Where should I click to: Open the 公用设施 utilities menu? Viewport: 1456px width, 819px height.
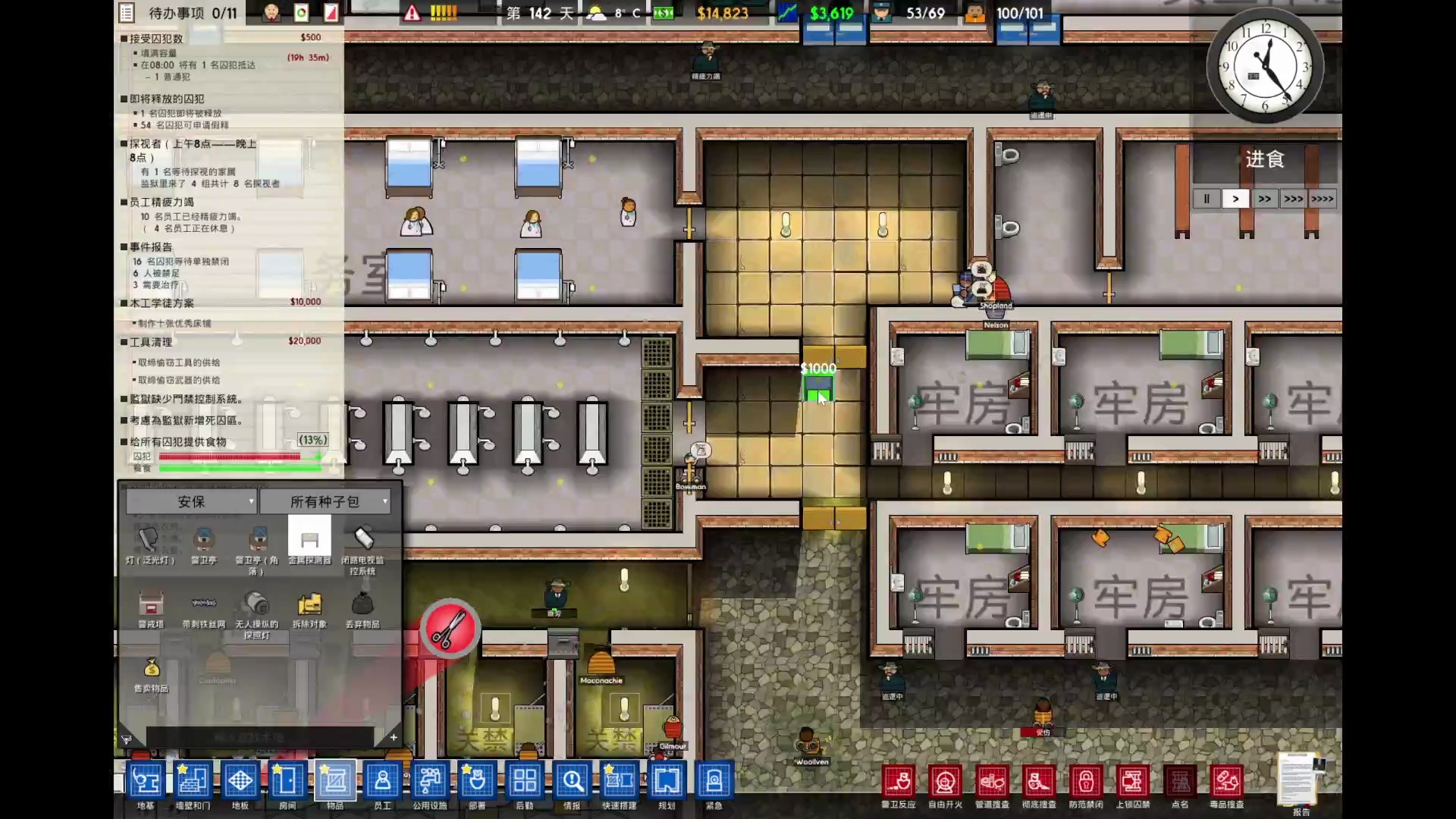pyautogui.click(x=429, y=781)
